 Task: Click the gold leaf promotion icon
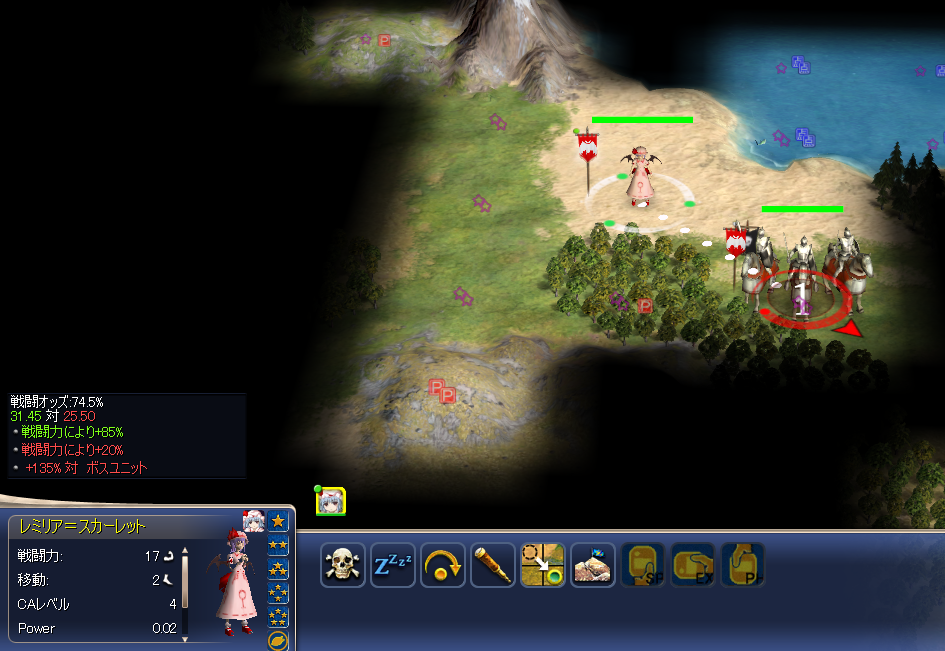279,640
